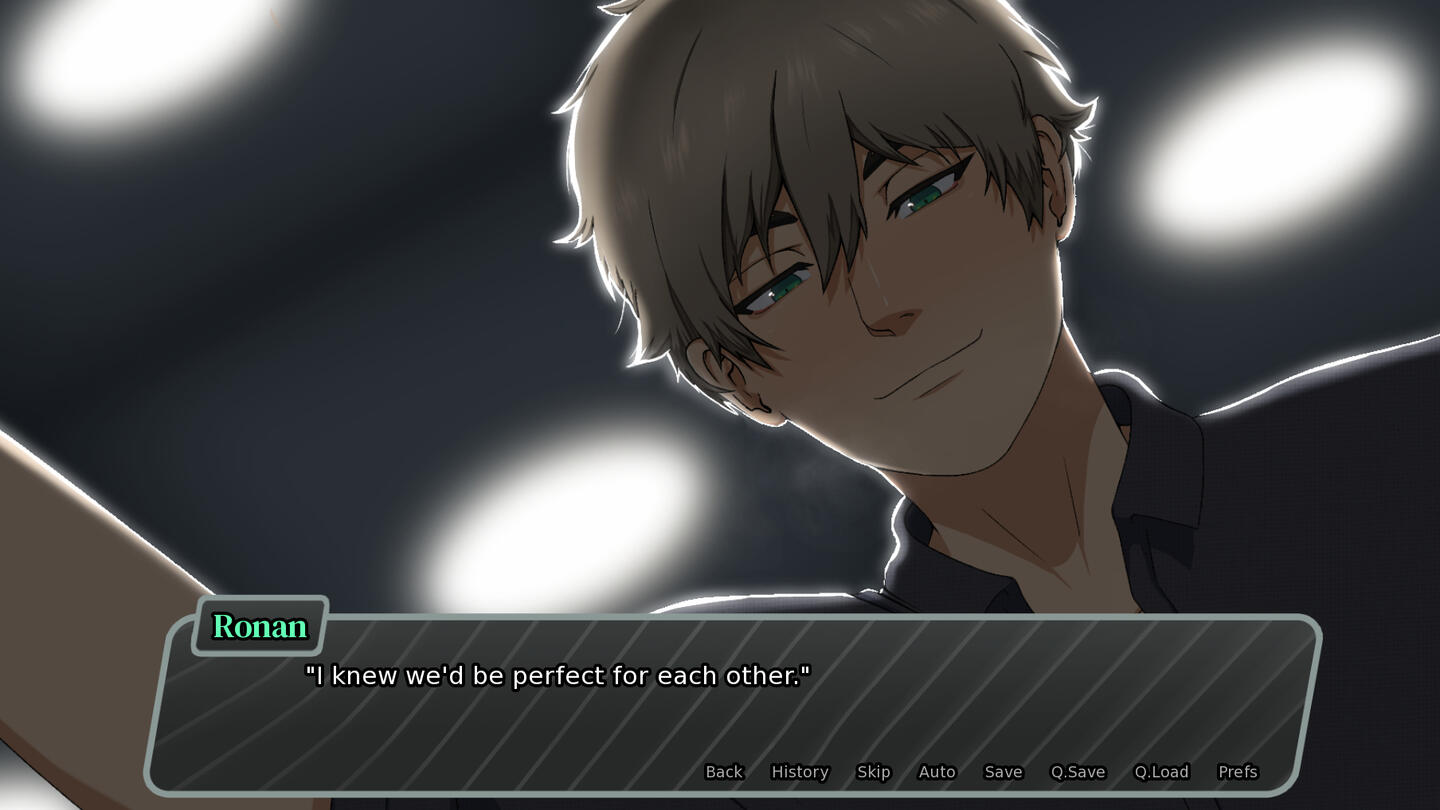Go Back to the previous line

point(724,772)
